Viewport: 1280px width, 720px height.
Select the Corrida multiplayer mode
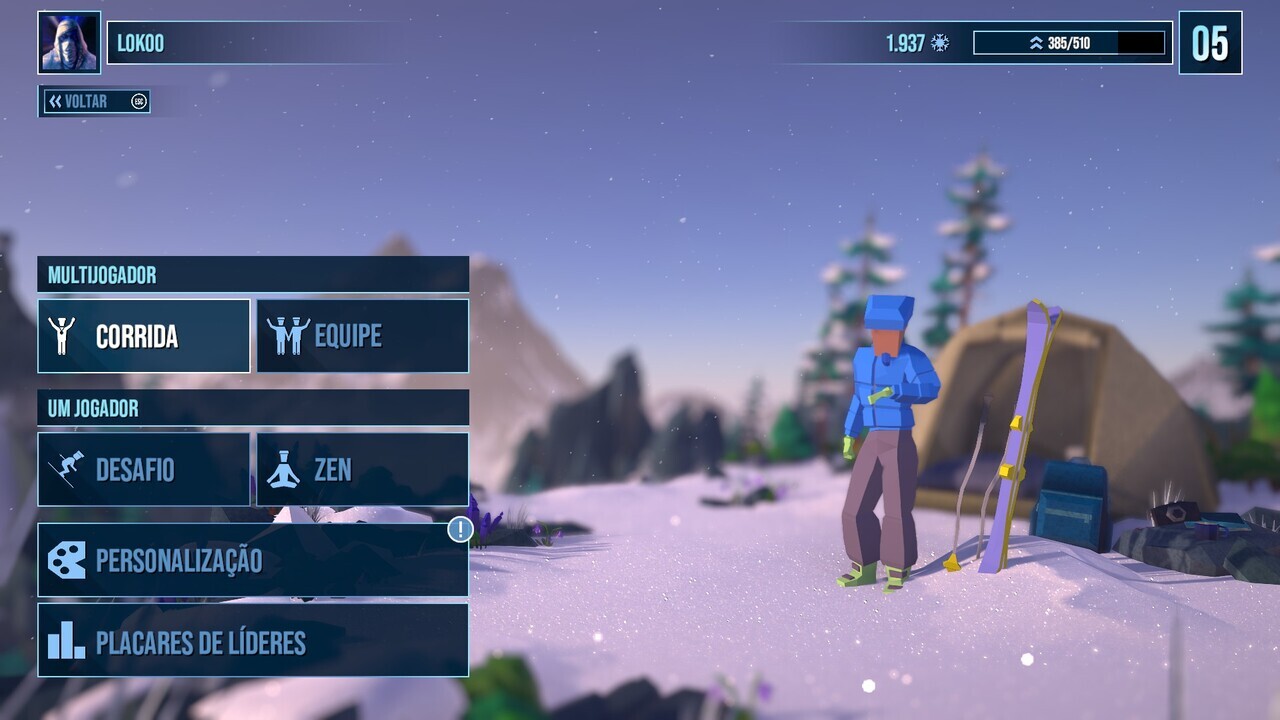144,336
